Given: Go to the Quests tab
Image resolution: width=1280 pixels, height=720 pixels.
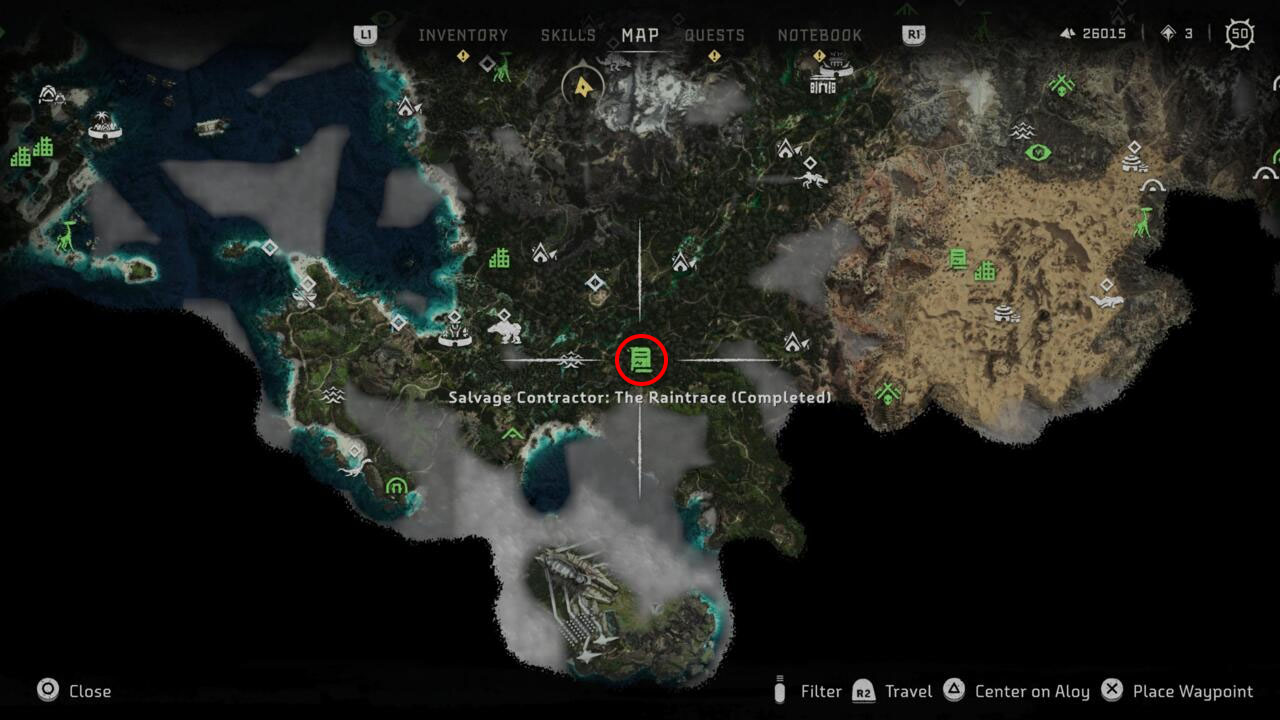Looking at the screenshot, I should 714,35.
